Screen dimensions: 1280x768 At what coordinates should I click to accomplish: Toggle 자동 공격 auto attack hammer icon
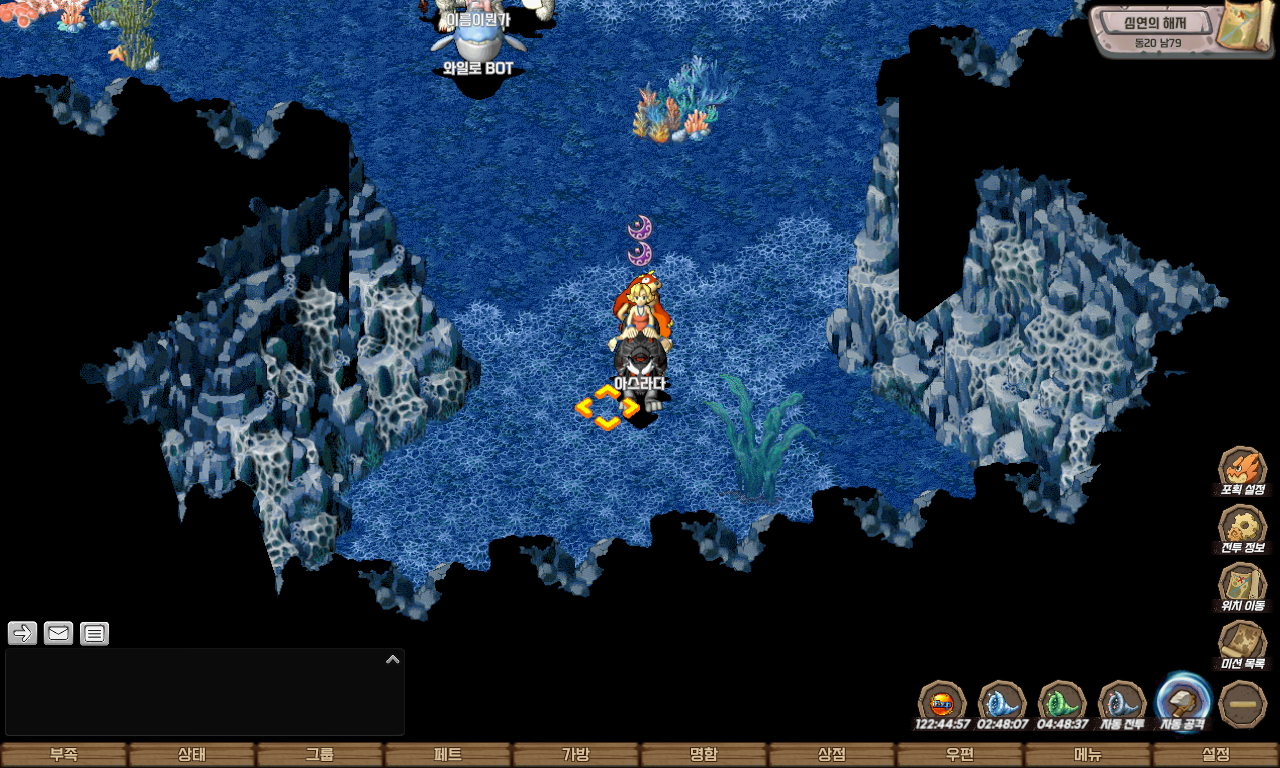1183,701
